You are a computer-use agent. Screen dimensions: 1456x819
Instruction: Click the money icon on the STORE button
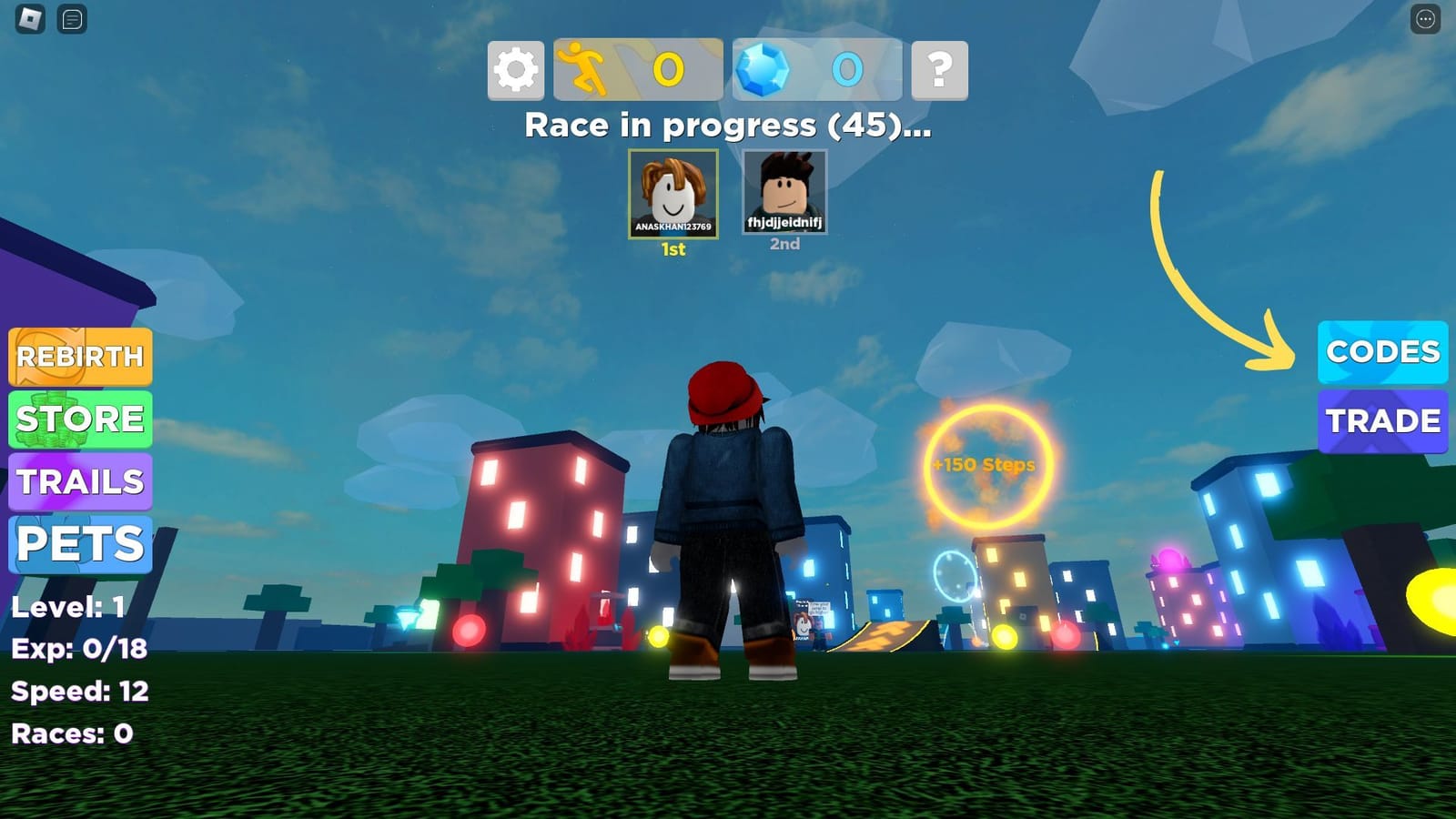click(50, 420)
